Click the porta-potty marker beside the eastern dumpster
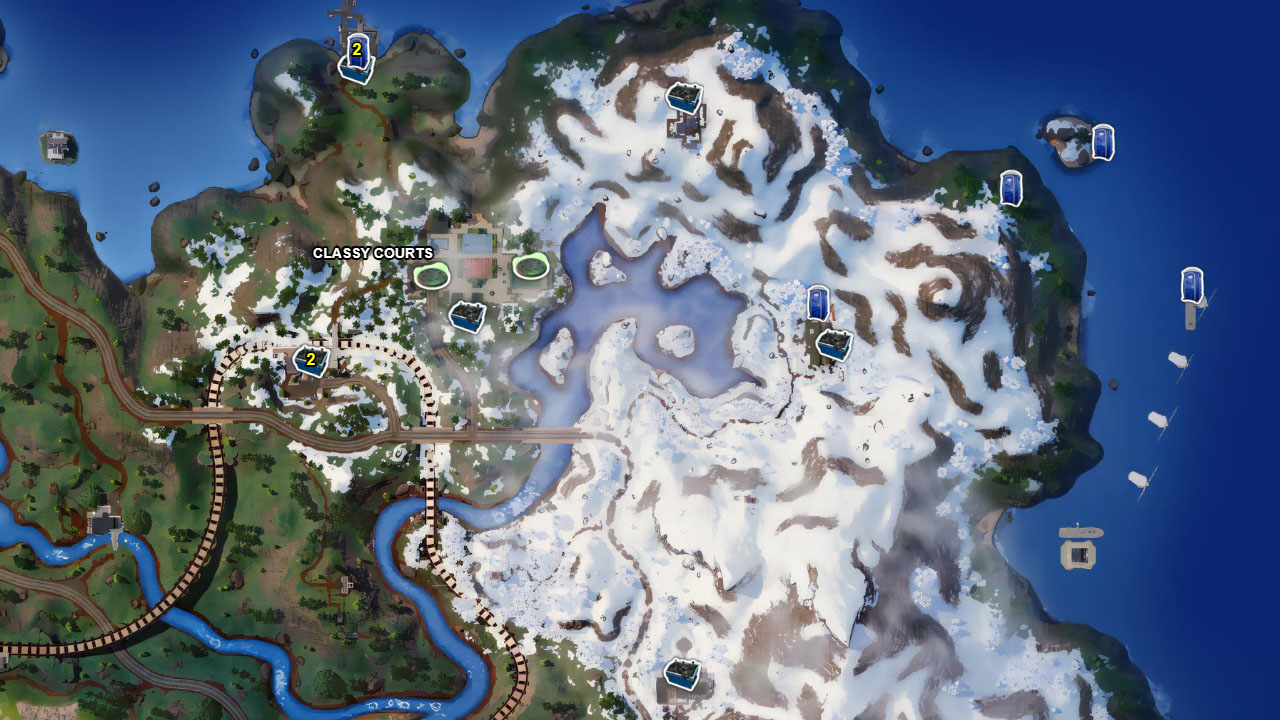This screenshot has width=1280, height=720. click(x=818, y=300)
